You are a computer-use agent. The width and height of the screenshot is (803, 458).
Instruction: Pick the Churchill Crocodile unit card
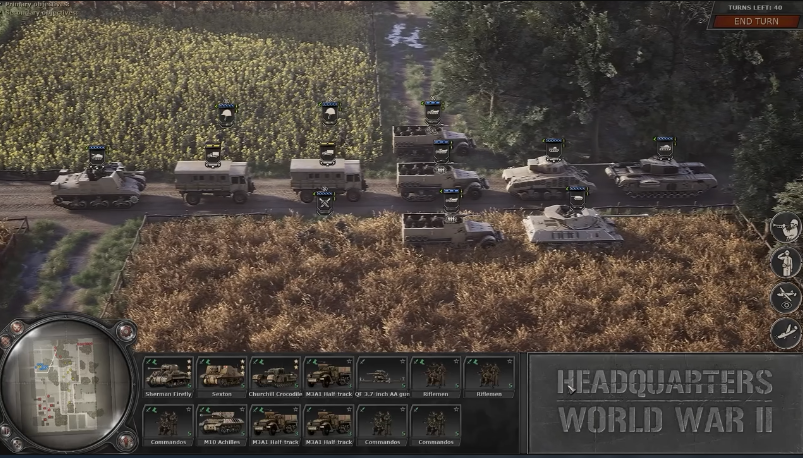275,377
